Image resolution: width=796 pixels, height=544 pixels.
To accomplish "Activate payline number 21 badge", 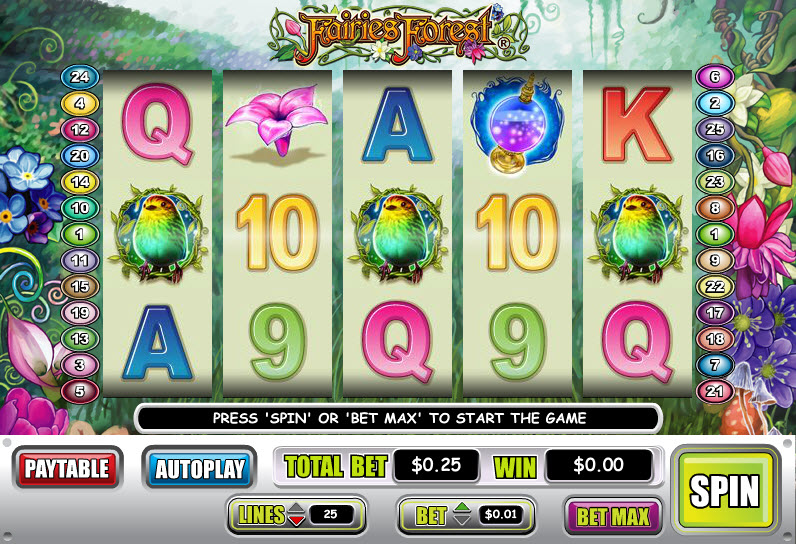I will pos(715,391).
